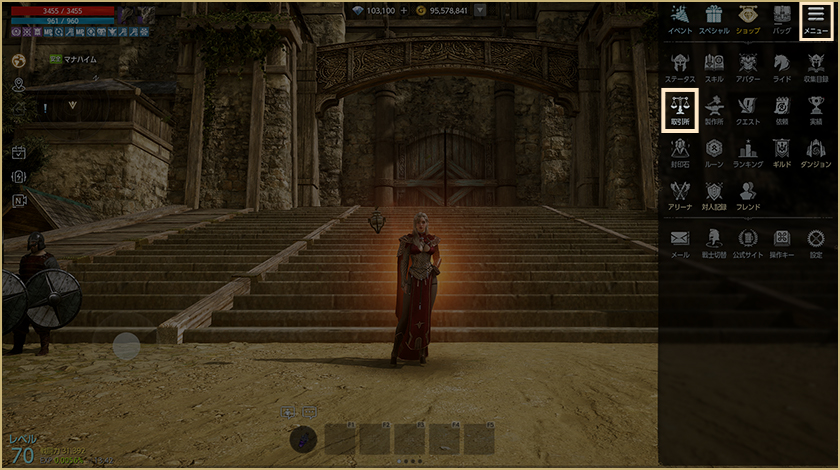Open the バッグ (bag) inventory
Image resolution: width=840 pixels, height=470 pixels.
(782, 19)
